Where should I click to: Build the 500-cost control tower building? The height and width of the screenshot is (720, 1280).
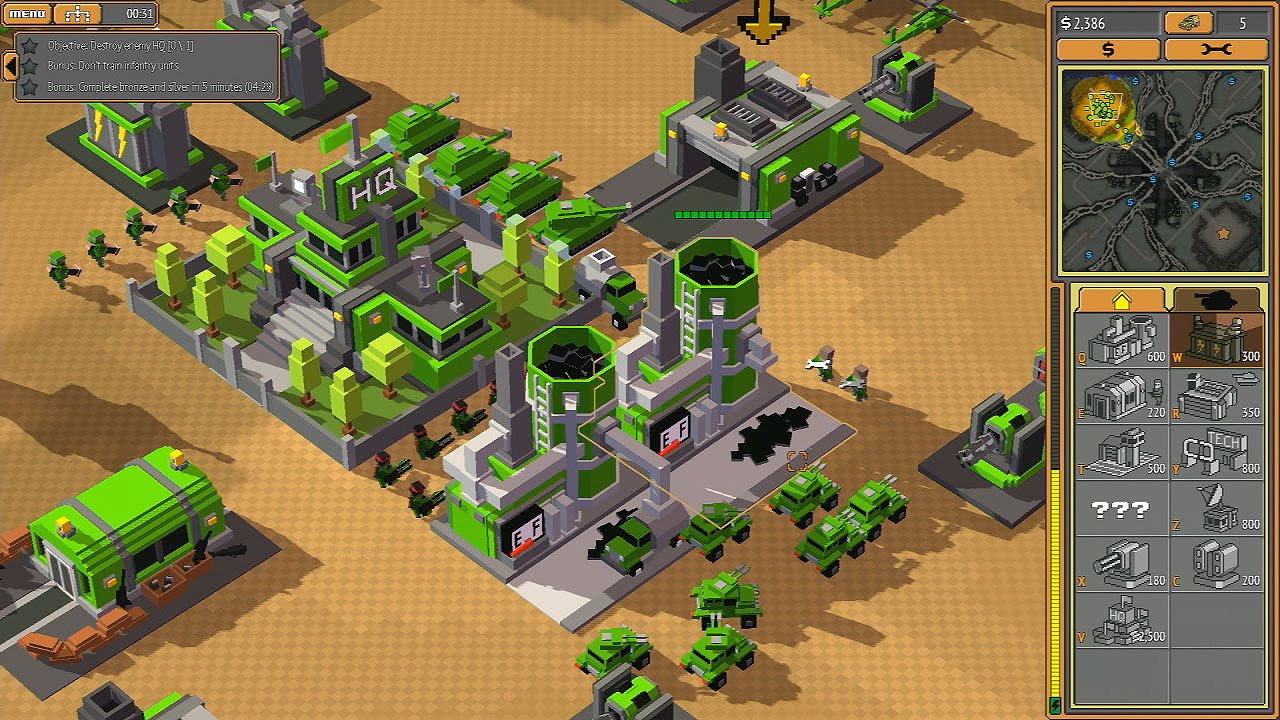pyautogui.click(x=1121, y=453)
